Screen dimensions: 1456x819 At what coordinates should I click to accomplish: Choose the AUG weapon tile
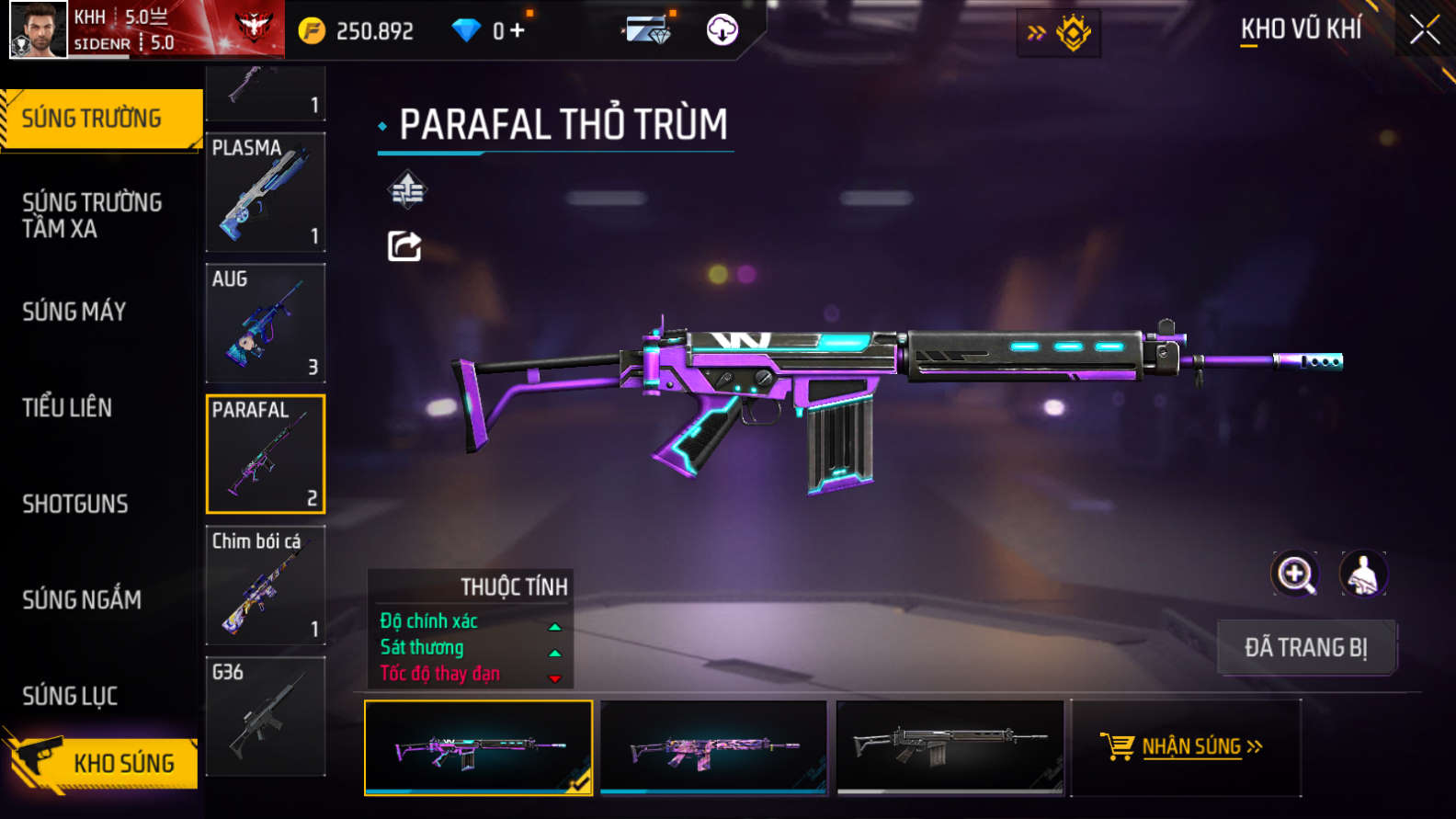266,324
